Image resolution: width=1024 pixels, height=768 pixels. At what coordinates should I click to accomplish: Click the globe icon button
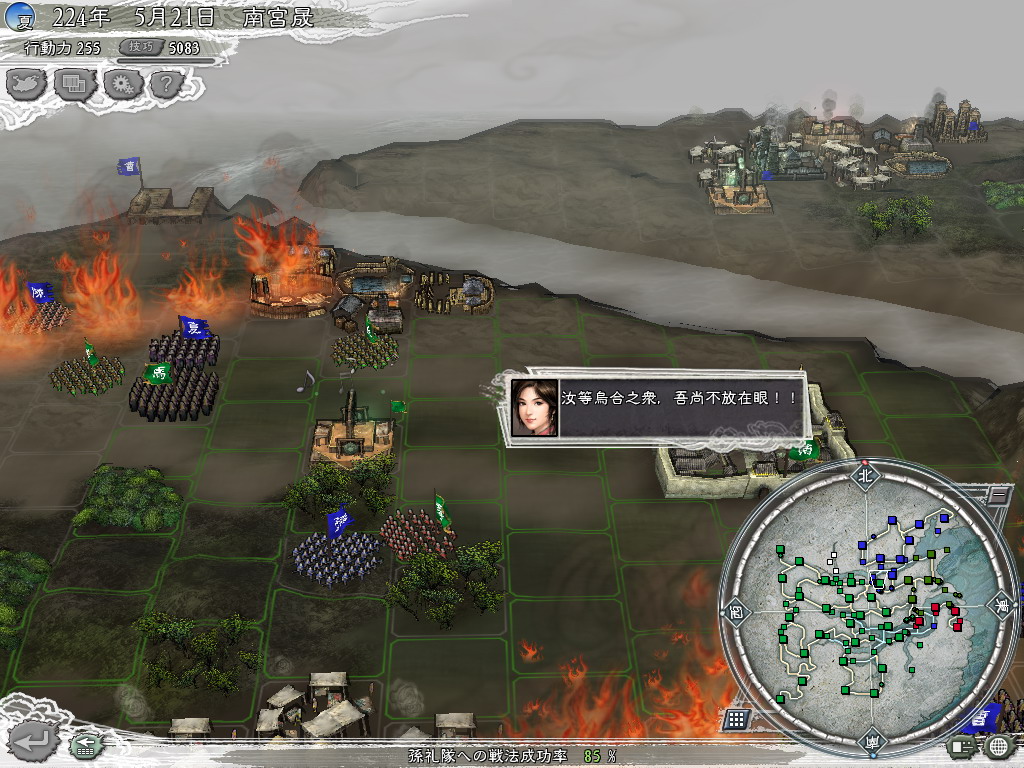tap(997, 746)
